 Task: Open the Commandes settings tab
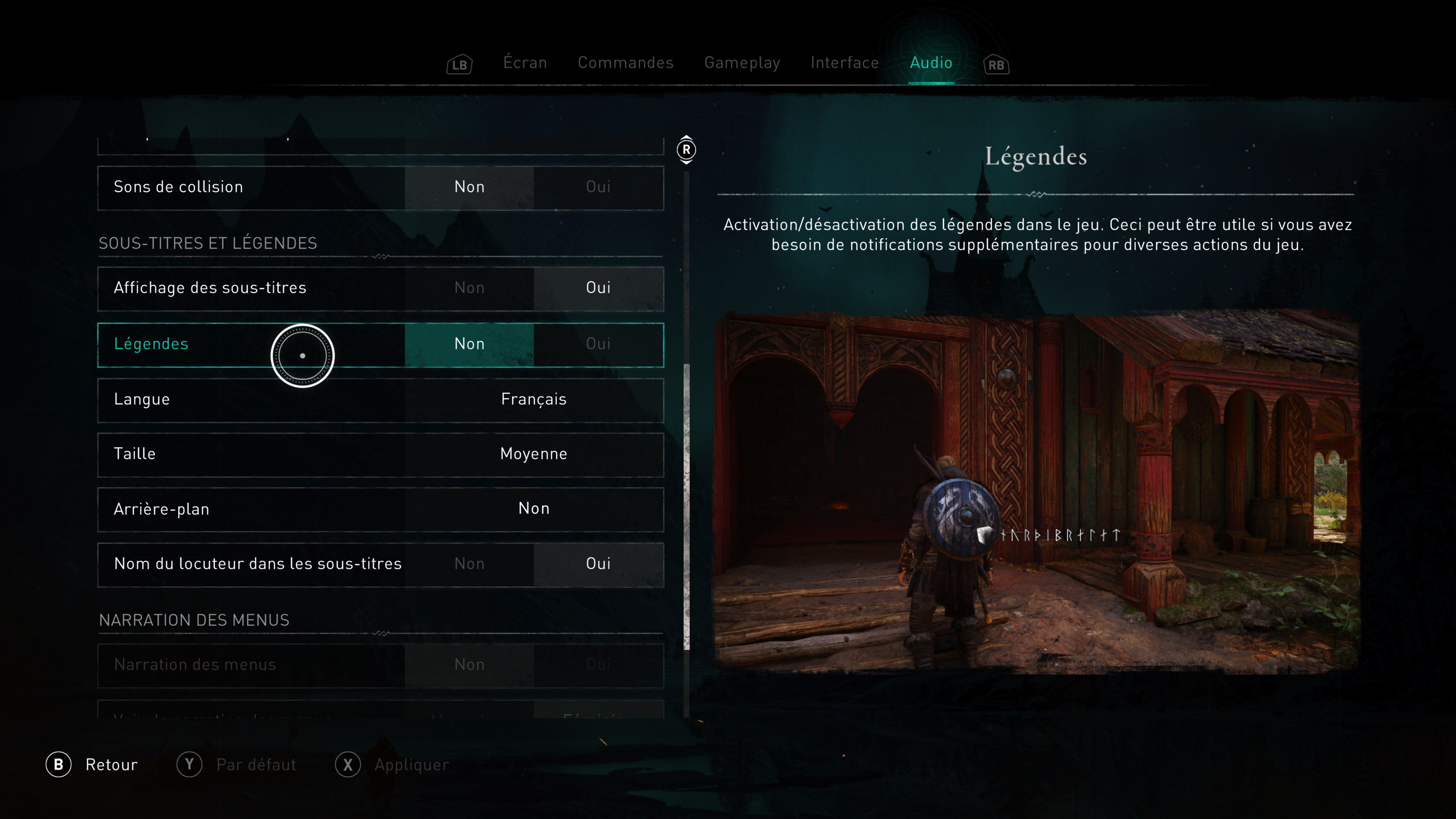(x=625, y=62)
